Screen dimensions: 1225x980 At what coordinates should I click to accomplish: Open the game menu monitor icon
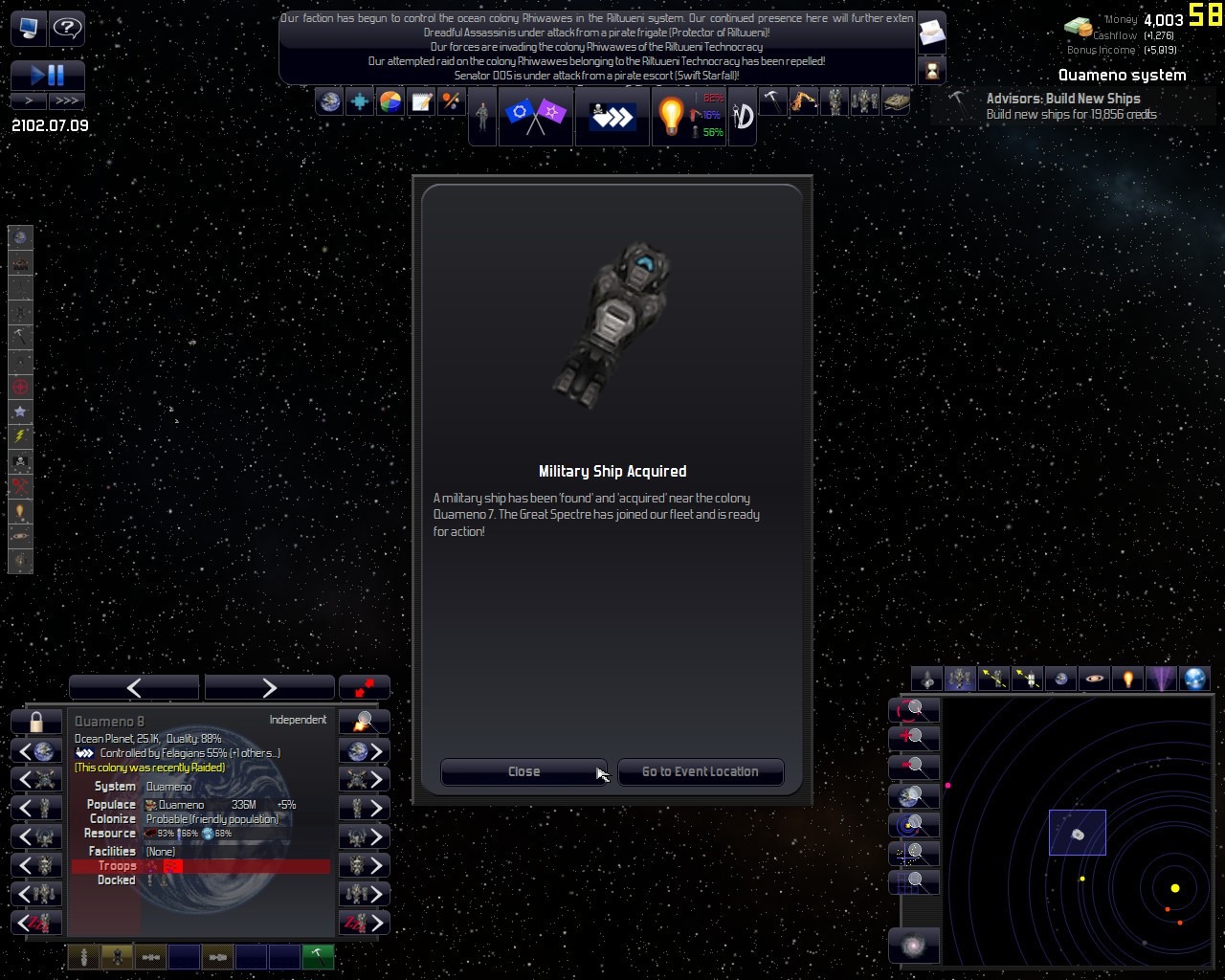(28, 28)
